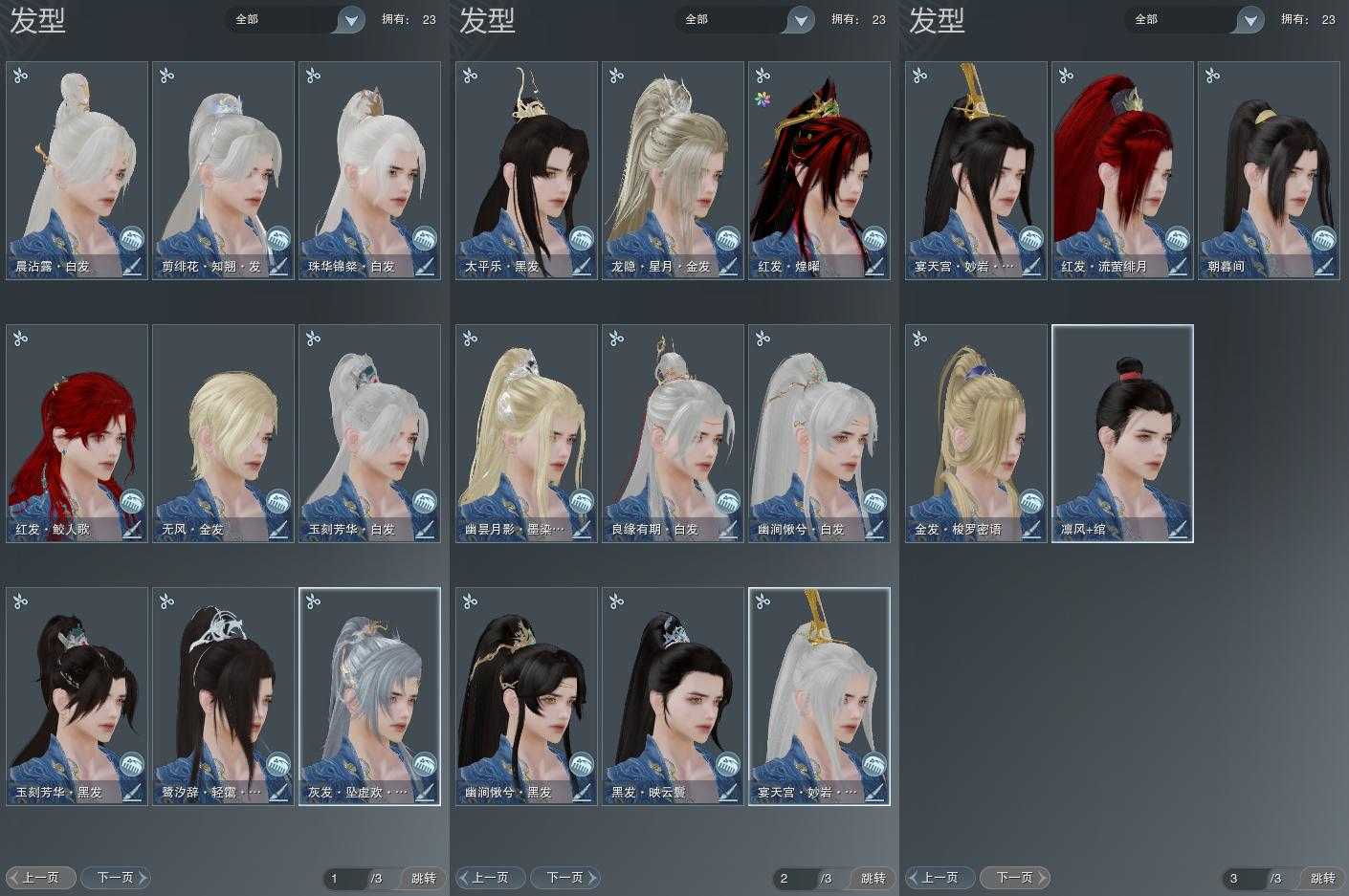Pick the 红发·鲛人歌 red hairstyle

pyautogui.click(x=77, y=433)
